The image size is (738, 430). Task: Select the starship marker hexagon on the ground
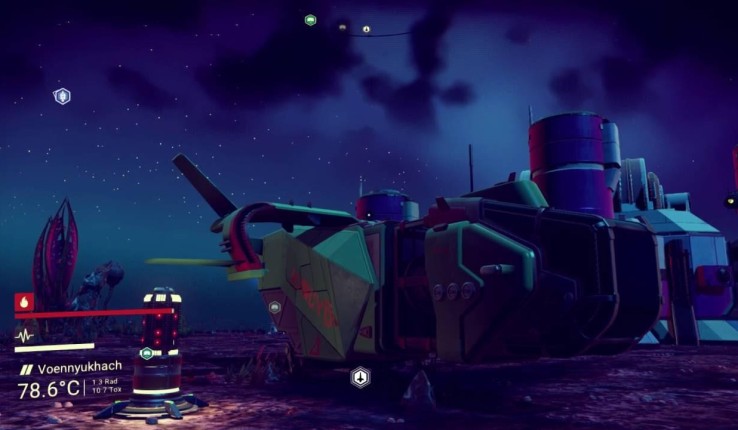click(x=360, y=377)
